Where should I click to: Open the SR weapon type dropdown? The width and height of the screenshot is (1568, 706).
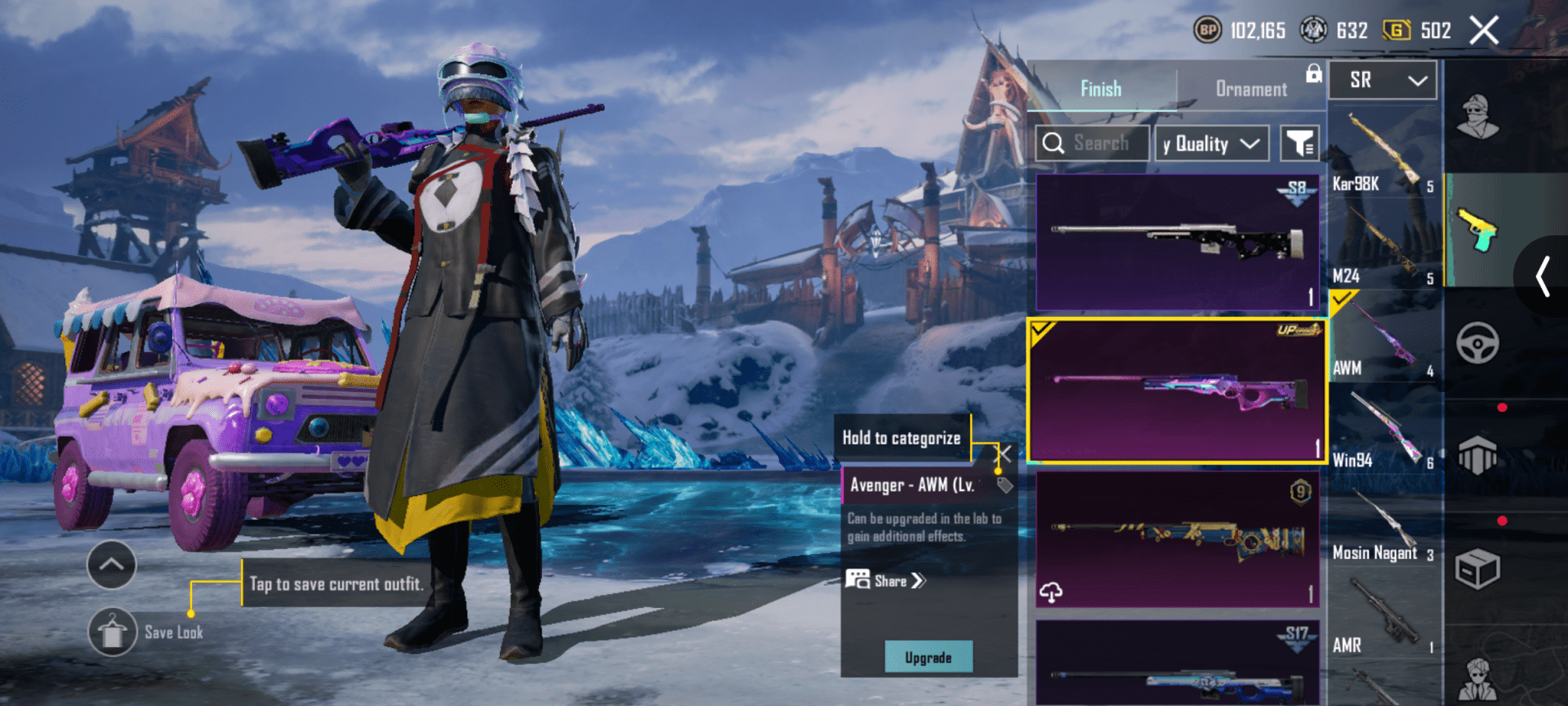[x=1383, y=80]
